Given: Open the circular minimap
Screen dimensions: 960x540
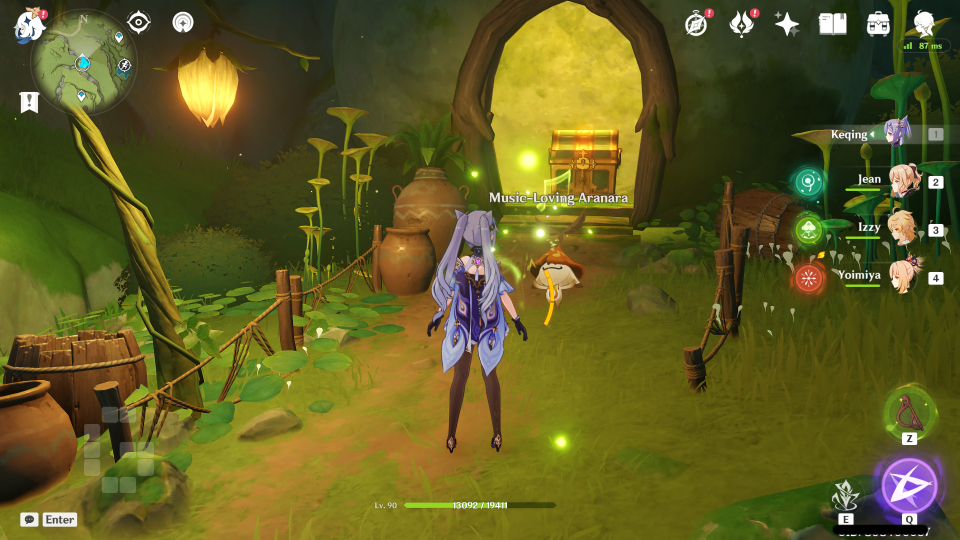Looking at the screenshot, I should 83,62.
